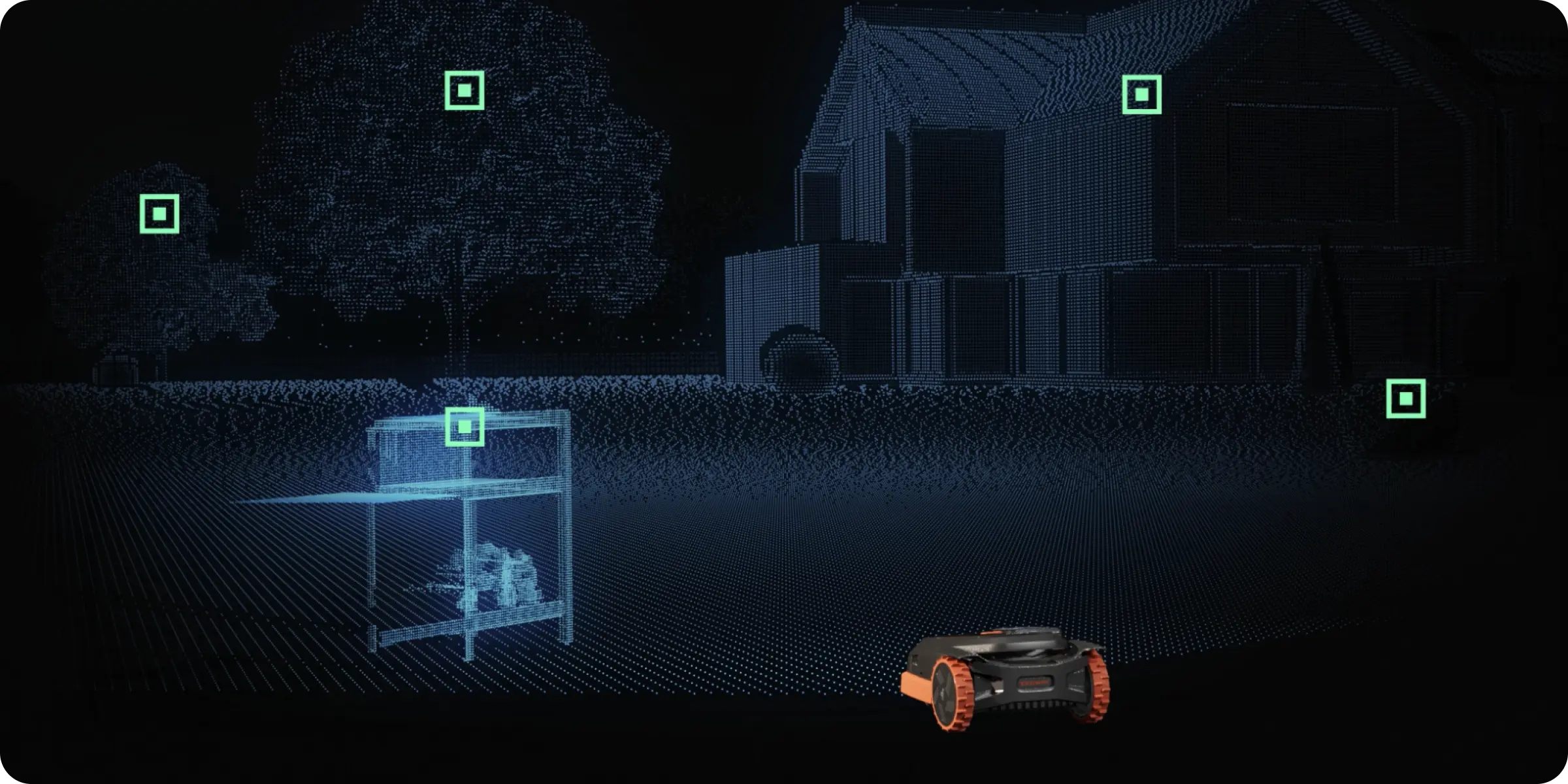Click the green marker on the small tree
1568x784 pixels.
click(159, 214)
